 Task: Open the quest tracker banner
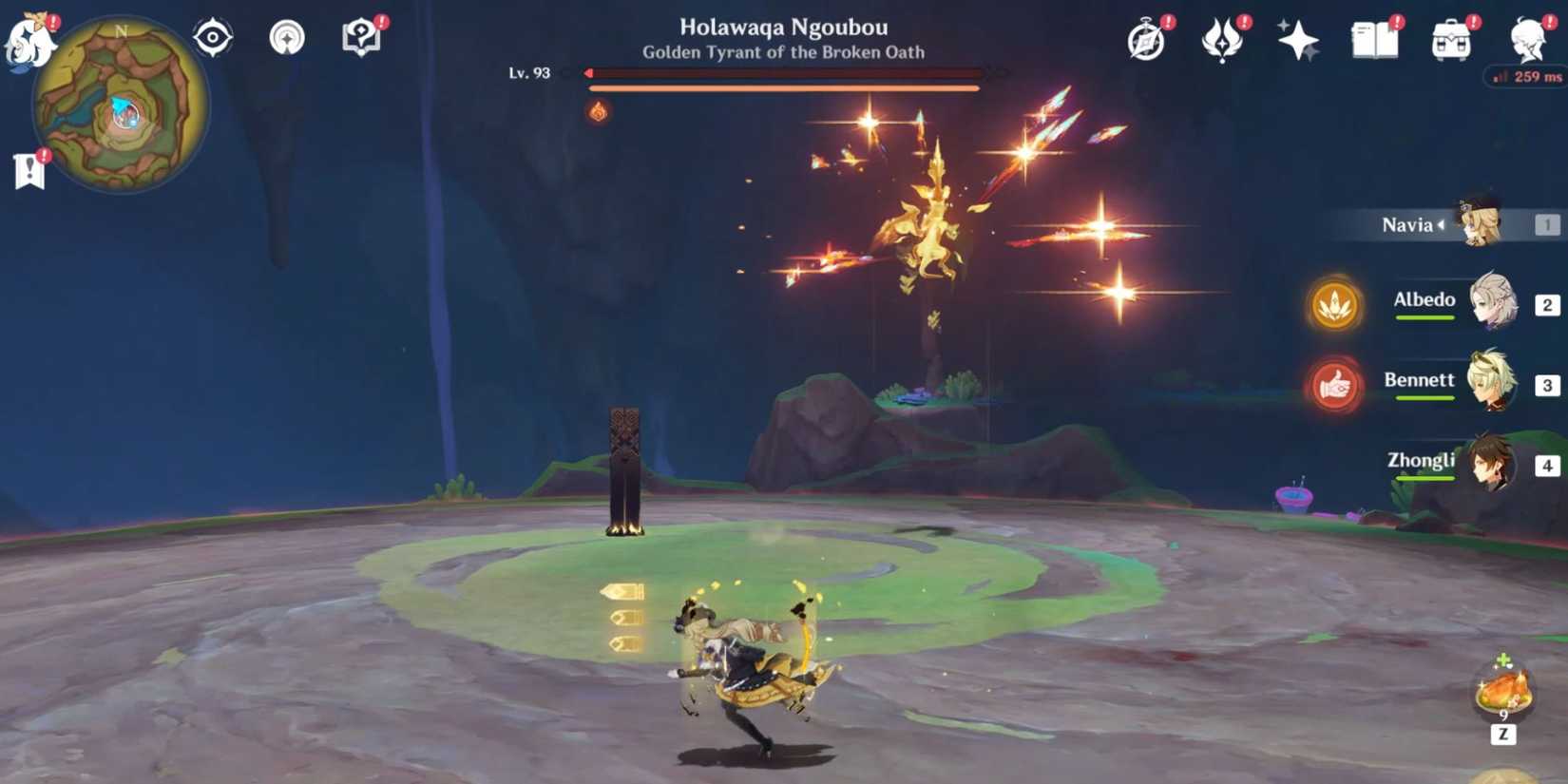tap(29, 169)
